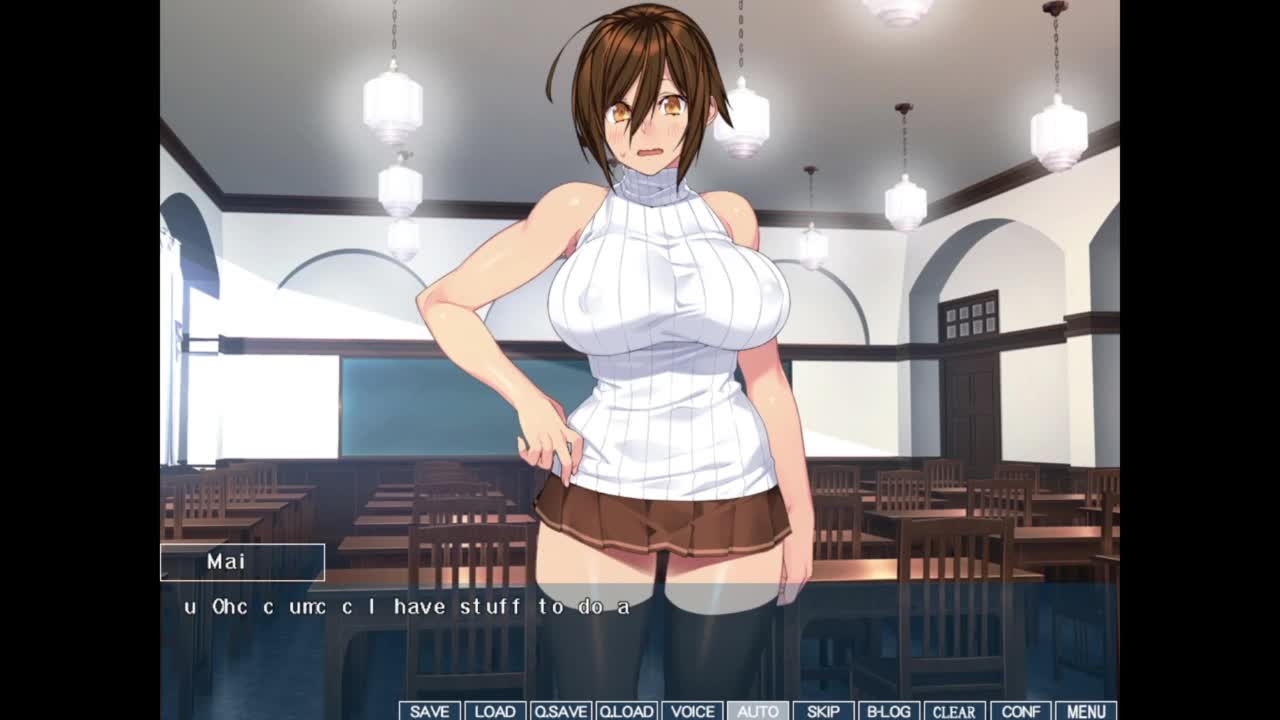
Task: Open the LOAD menu
Action: (x=495, y=711)
